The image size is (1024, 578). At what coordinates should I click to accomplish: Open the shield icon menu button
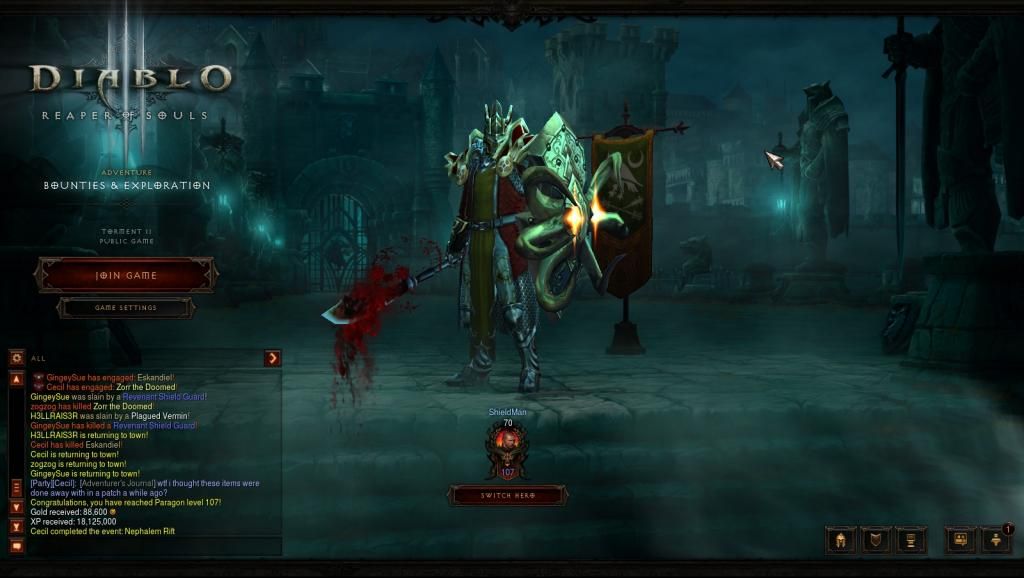coord(876,540)
